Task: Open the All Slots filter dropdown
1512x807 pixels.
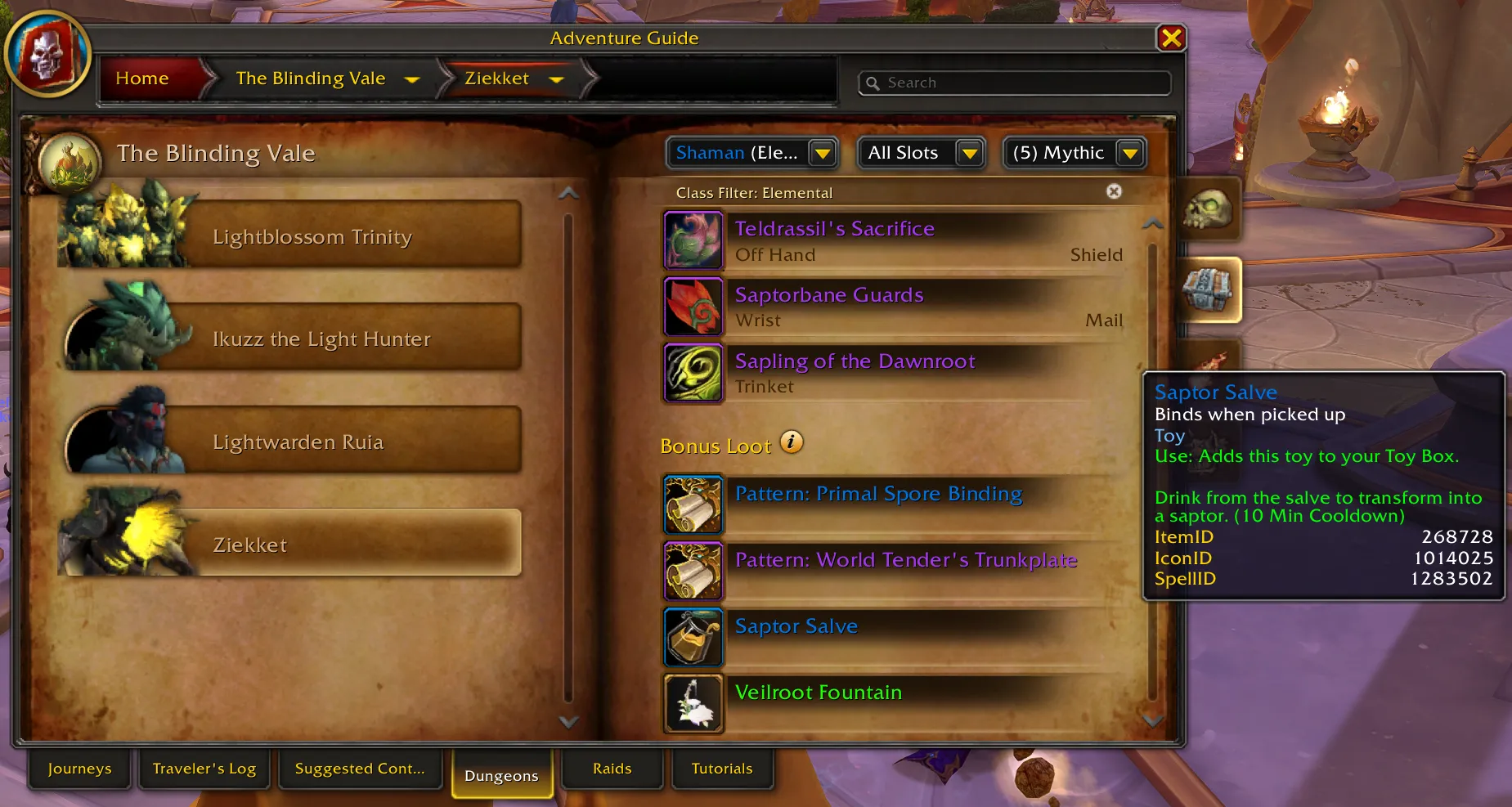Action: [969, 153]
